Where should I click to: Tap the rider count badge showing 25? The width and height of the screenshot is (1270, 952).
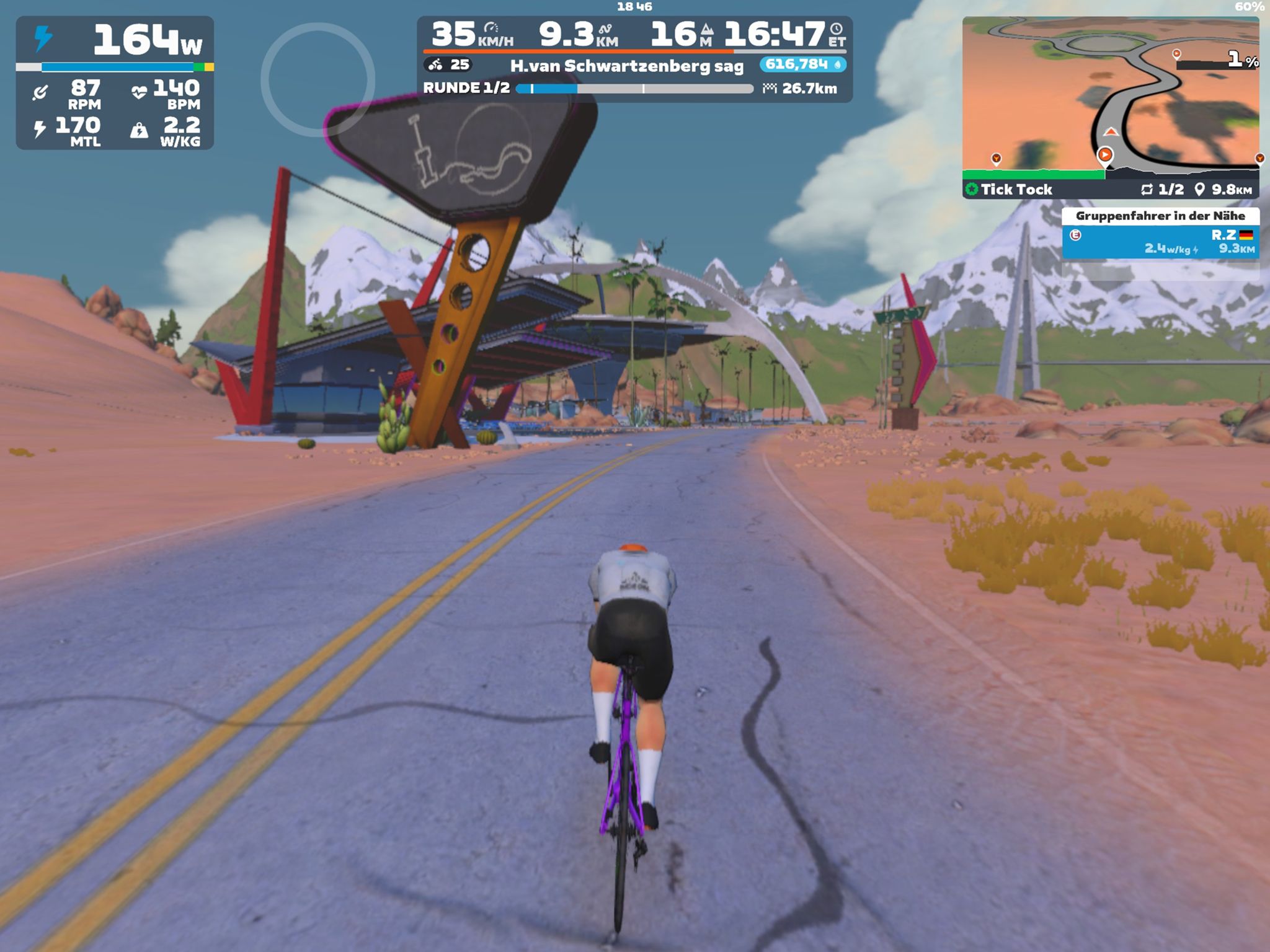(448, 64)
